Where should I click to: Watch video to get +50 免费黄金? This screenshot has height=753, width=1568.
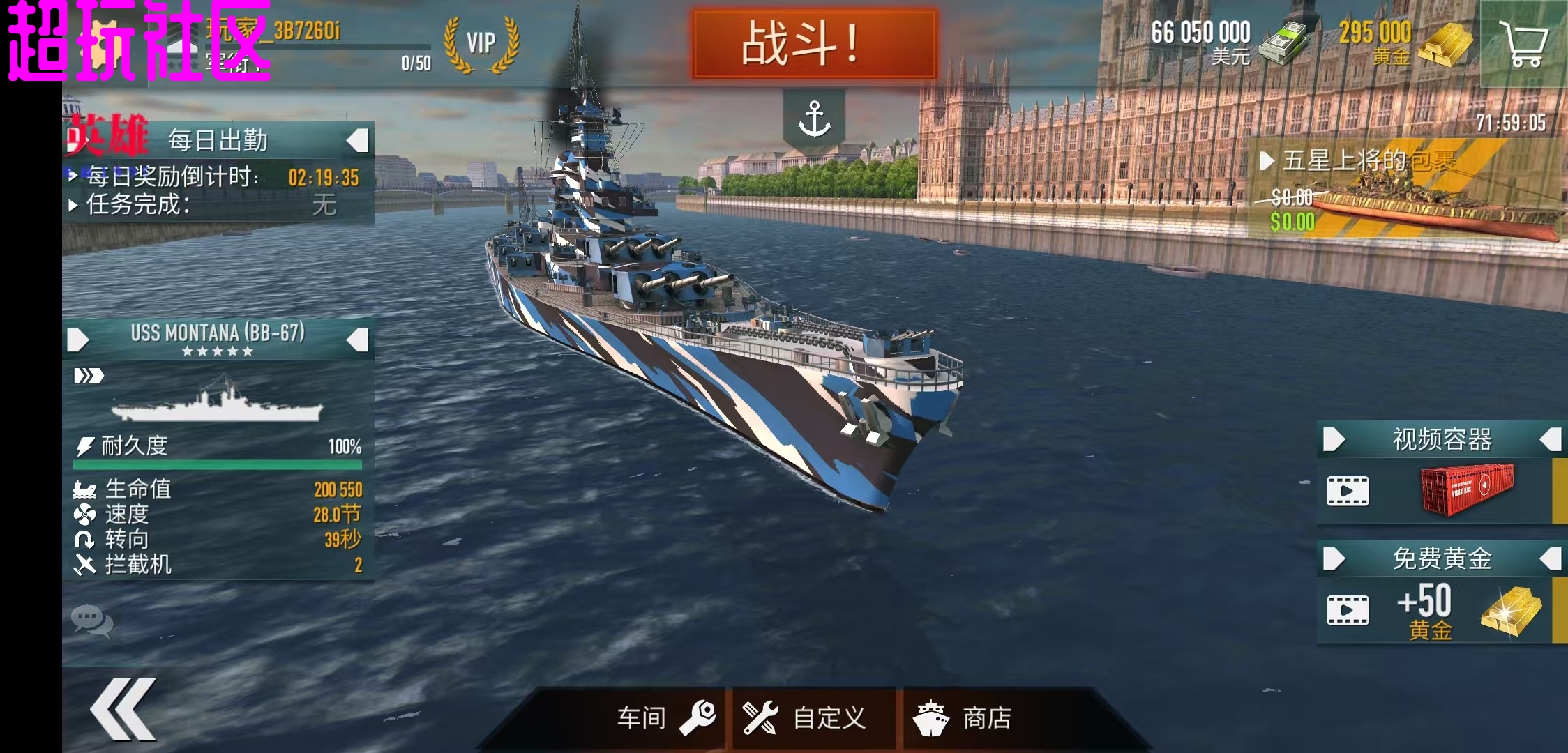click(1348, 611)
